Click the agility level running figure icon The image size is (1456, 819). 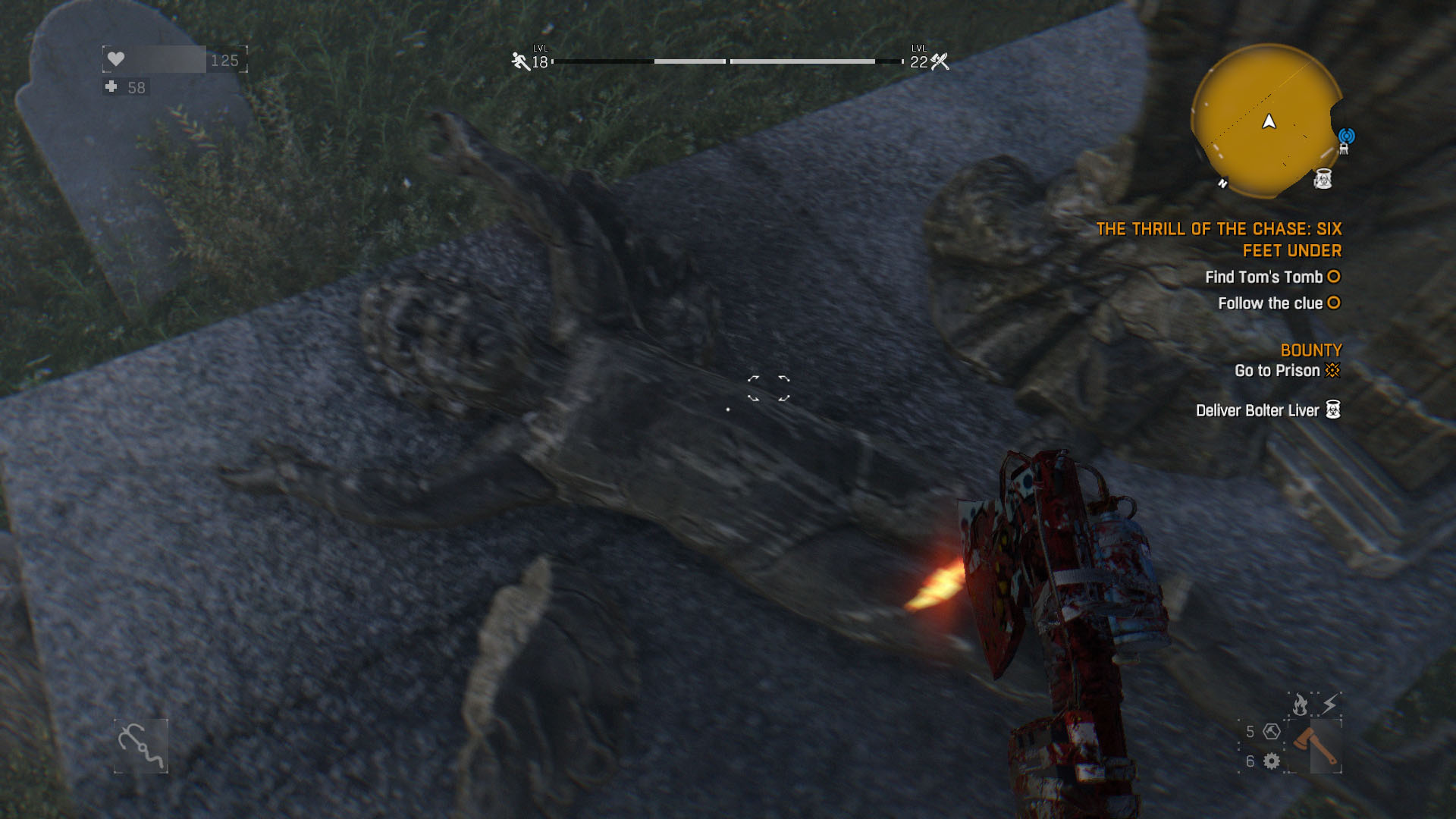tap(520, 61)
